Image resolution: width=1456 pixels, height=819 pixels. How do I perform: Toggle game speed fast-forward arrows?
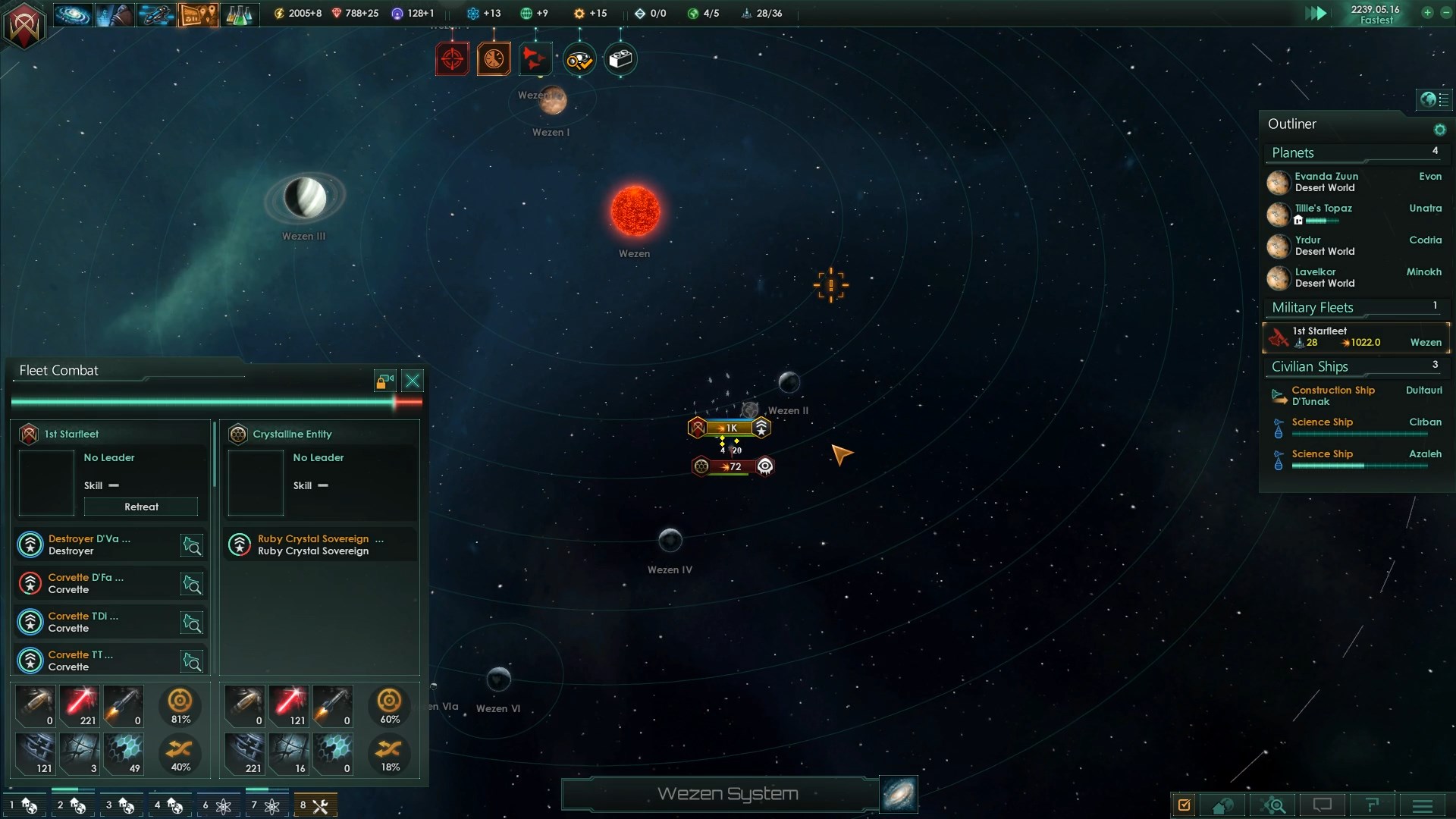[x=1316, y=14]
